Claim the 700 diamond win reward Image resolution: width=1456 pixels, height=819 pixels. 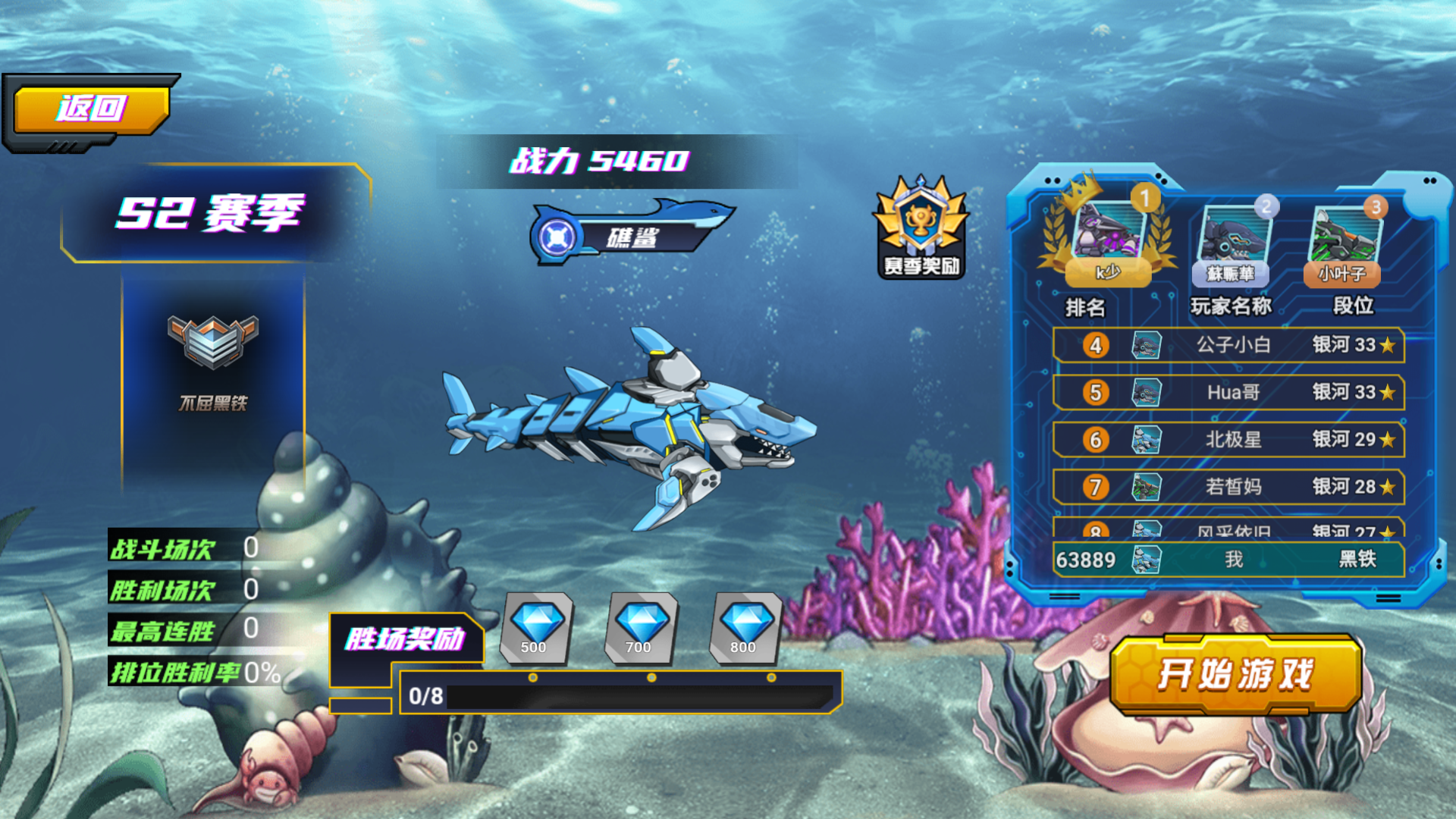[x=640, y=629]
